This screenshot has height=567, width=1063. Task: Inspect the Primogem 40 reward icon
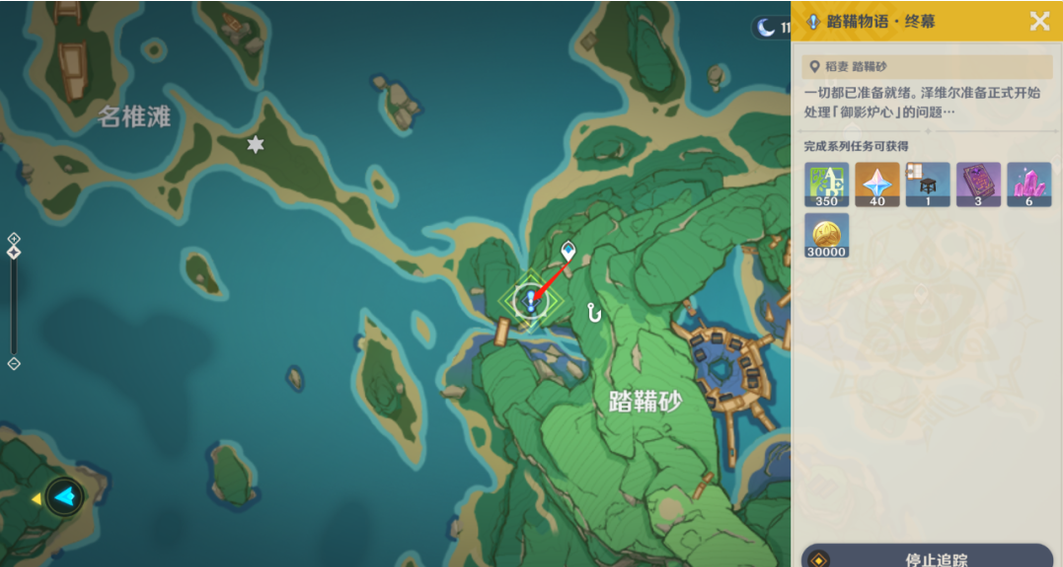point(877,185)
